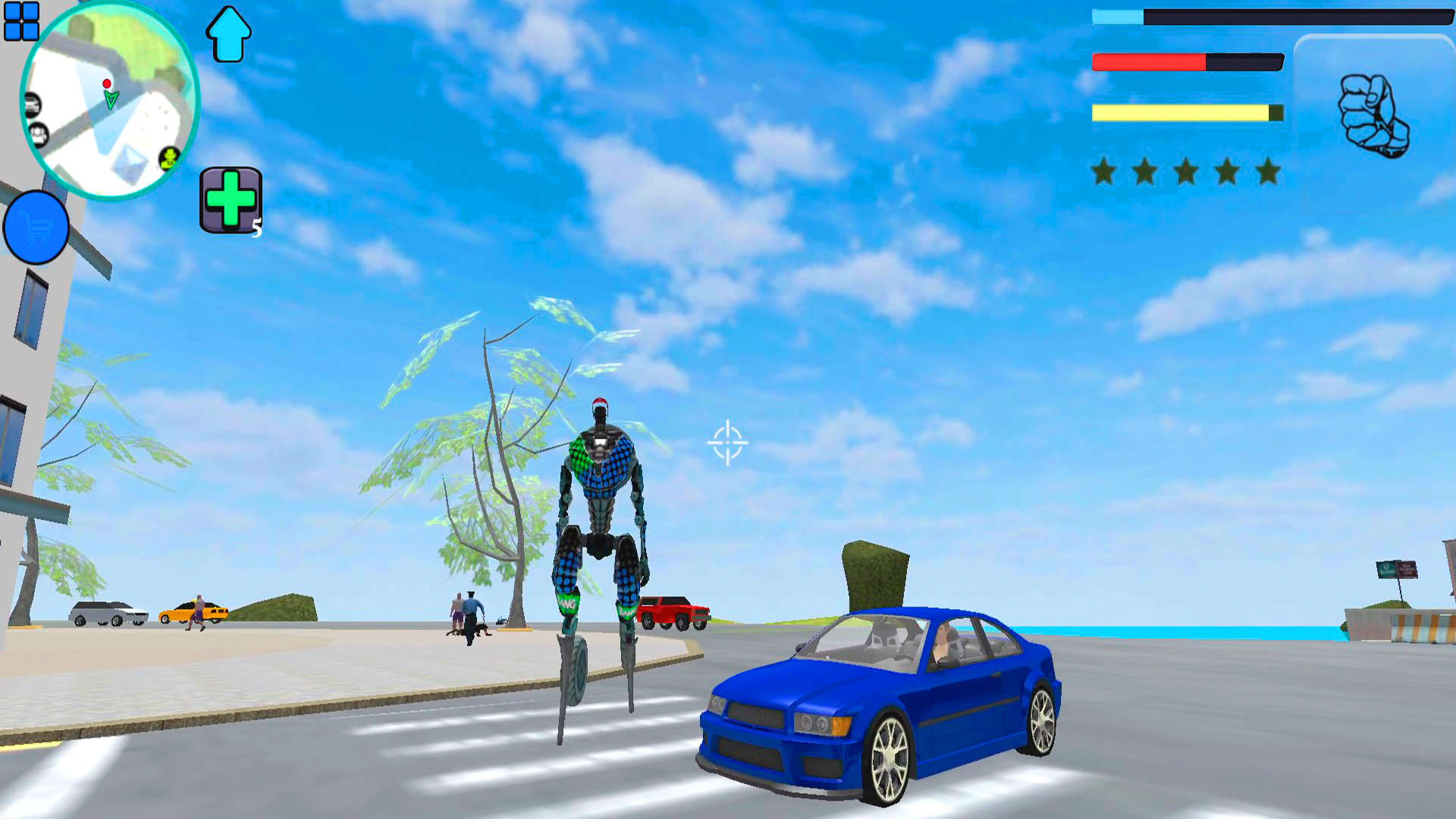Use the green health kit icon

coord(231,199)
